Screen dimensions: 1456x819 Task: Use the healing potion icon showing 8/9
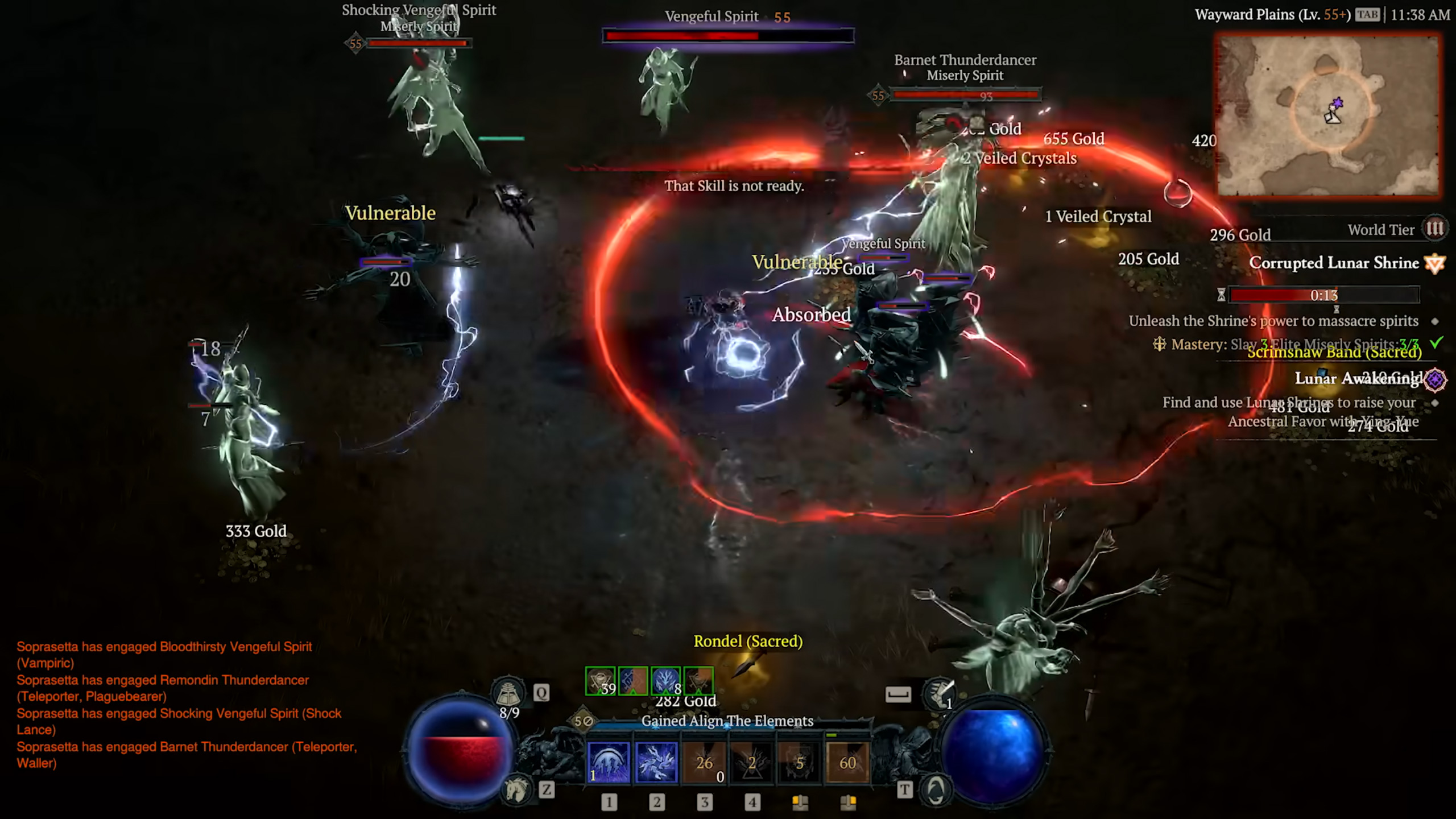[508, 693]
